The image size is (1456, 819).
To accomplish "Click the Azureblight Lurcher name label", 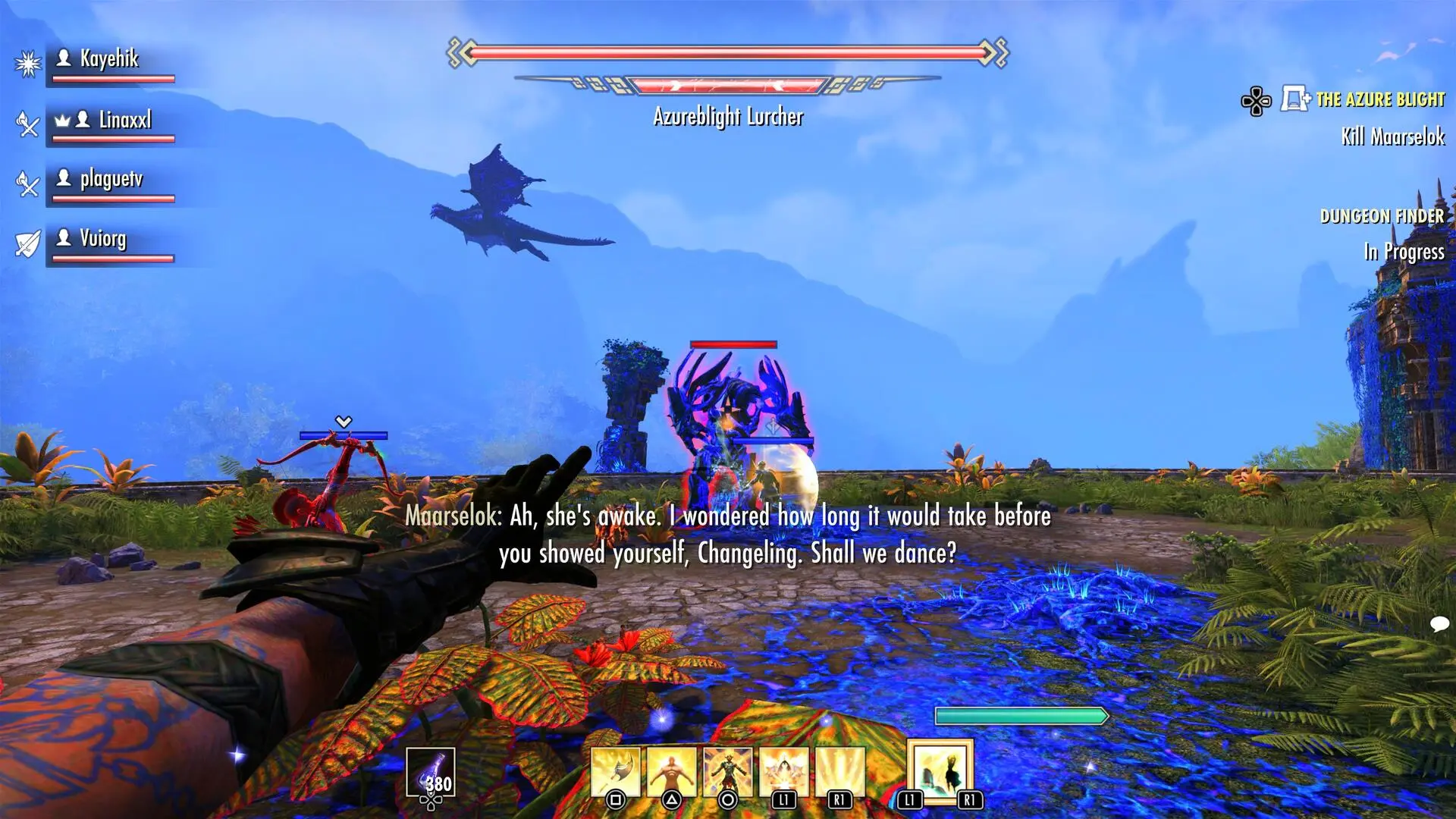I will click(x=727, y=118).
